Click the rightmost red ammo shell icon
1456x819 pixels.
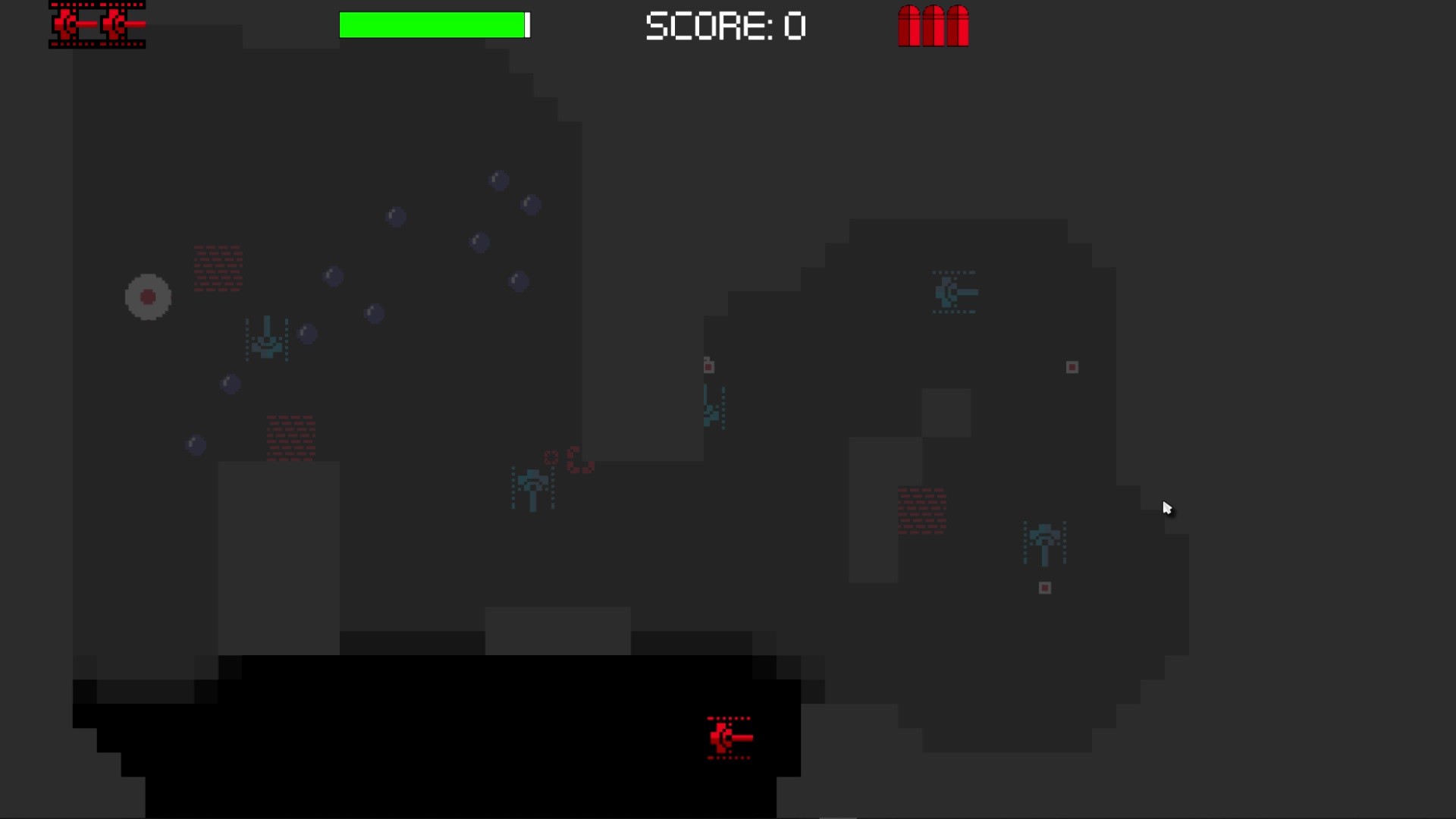click(x=958, y=26)
